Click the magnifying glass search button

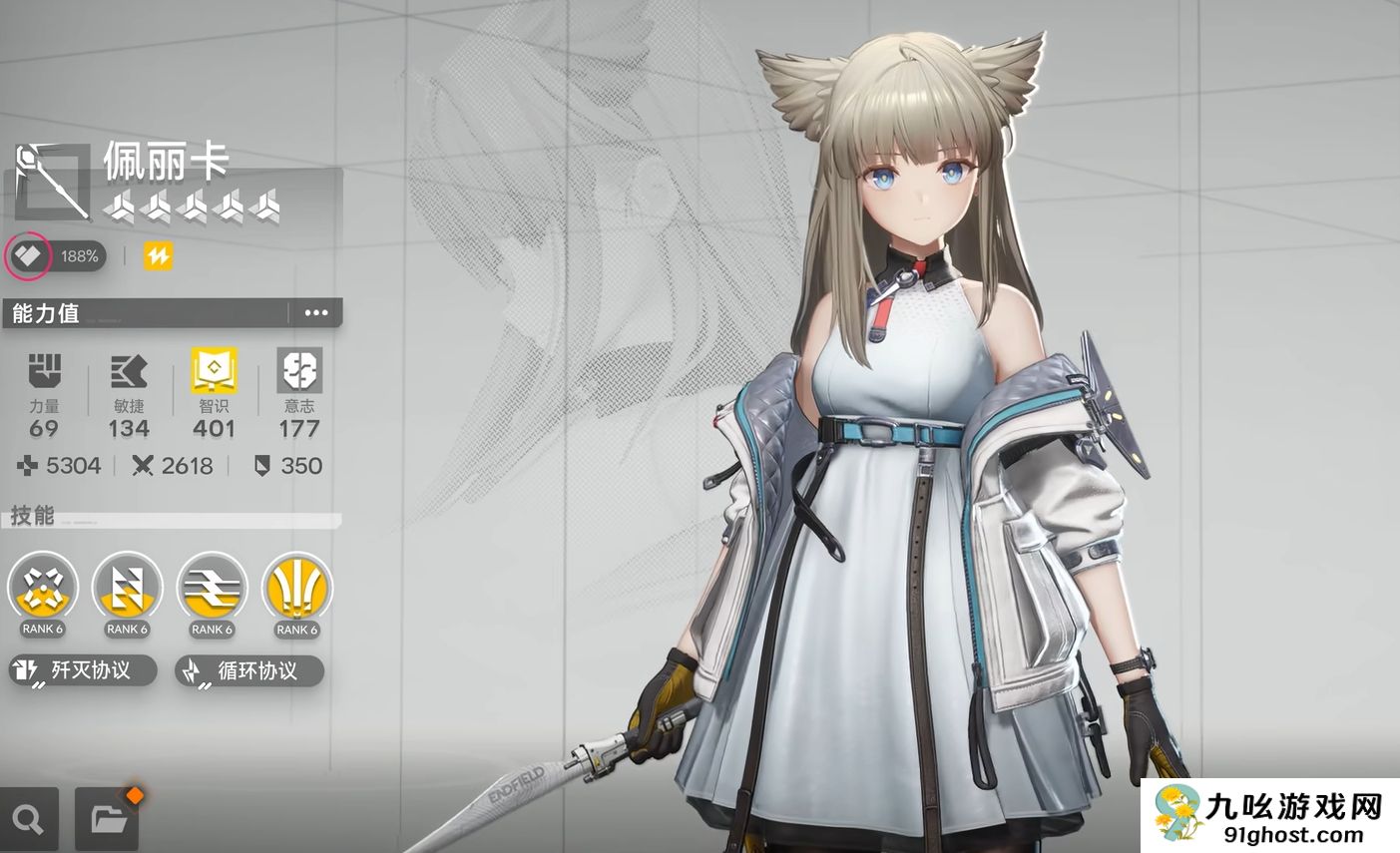coord(29,820)
